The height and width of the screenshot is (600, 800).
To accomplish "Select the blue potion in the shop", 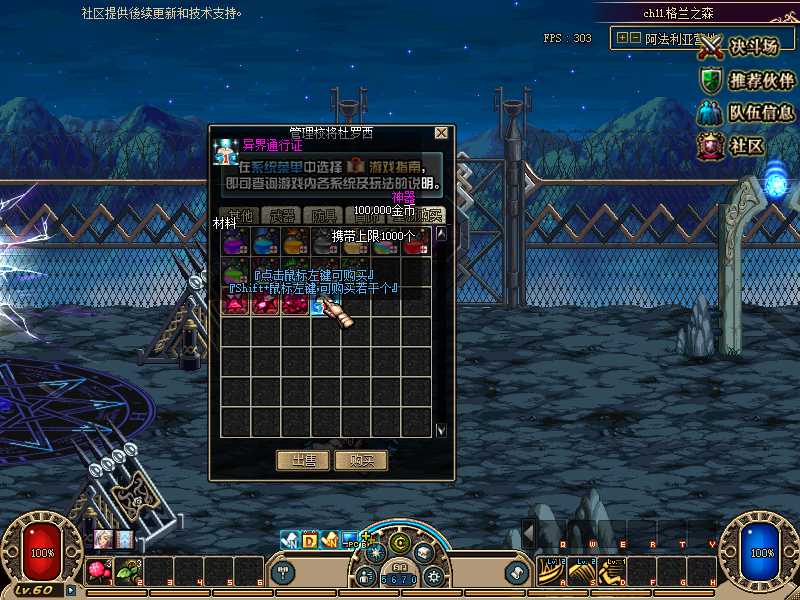I will coord(266,241).
